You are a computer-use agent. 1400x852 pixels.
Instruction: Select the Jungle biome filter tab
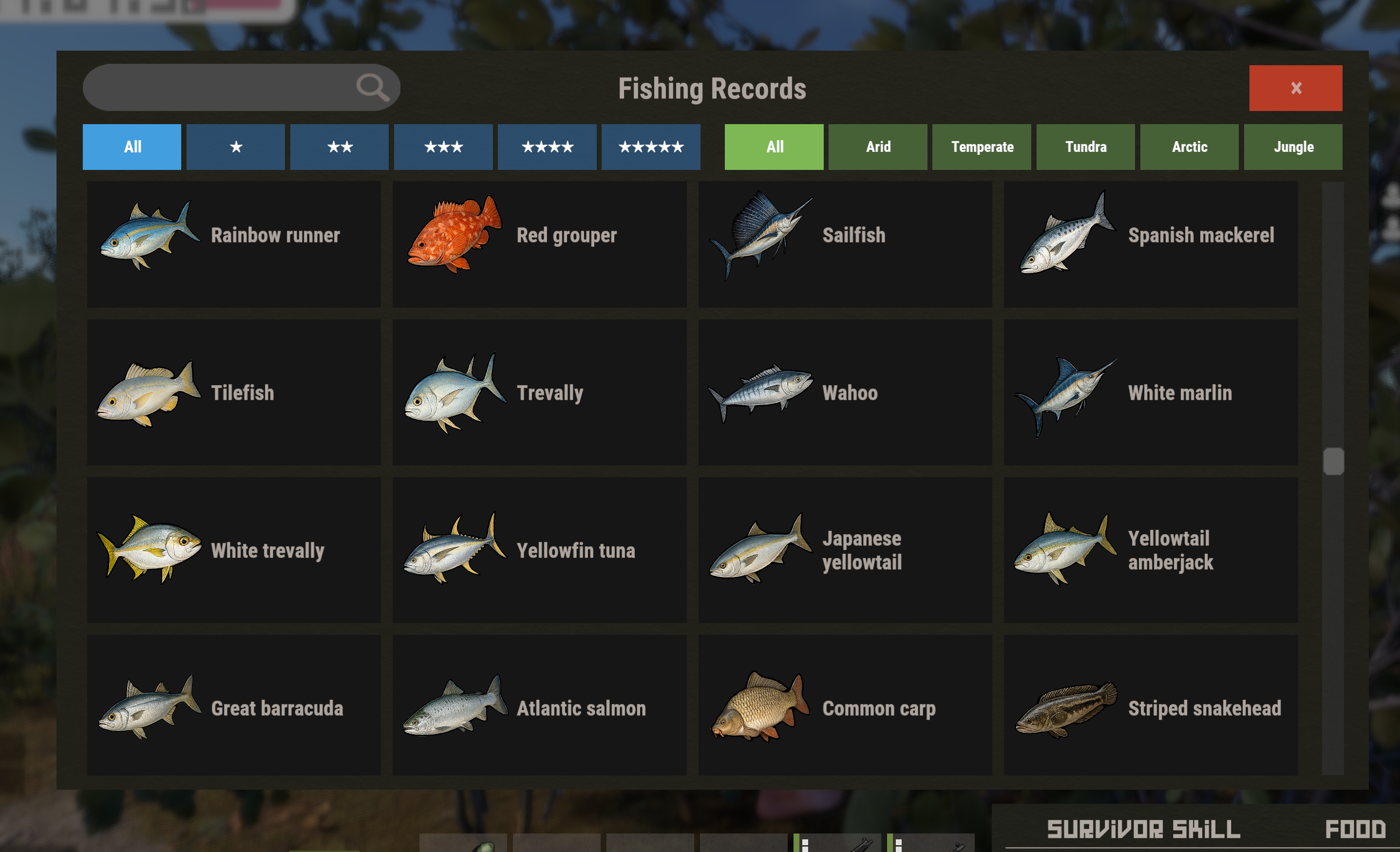tap(1294, 147)
